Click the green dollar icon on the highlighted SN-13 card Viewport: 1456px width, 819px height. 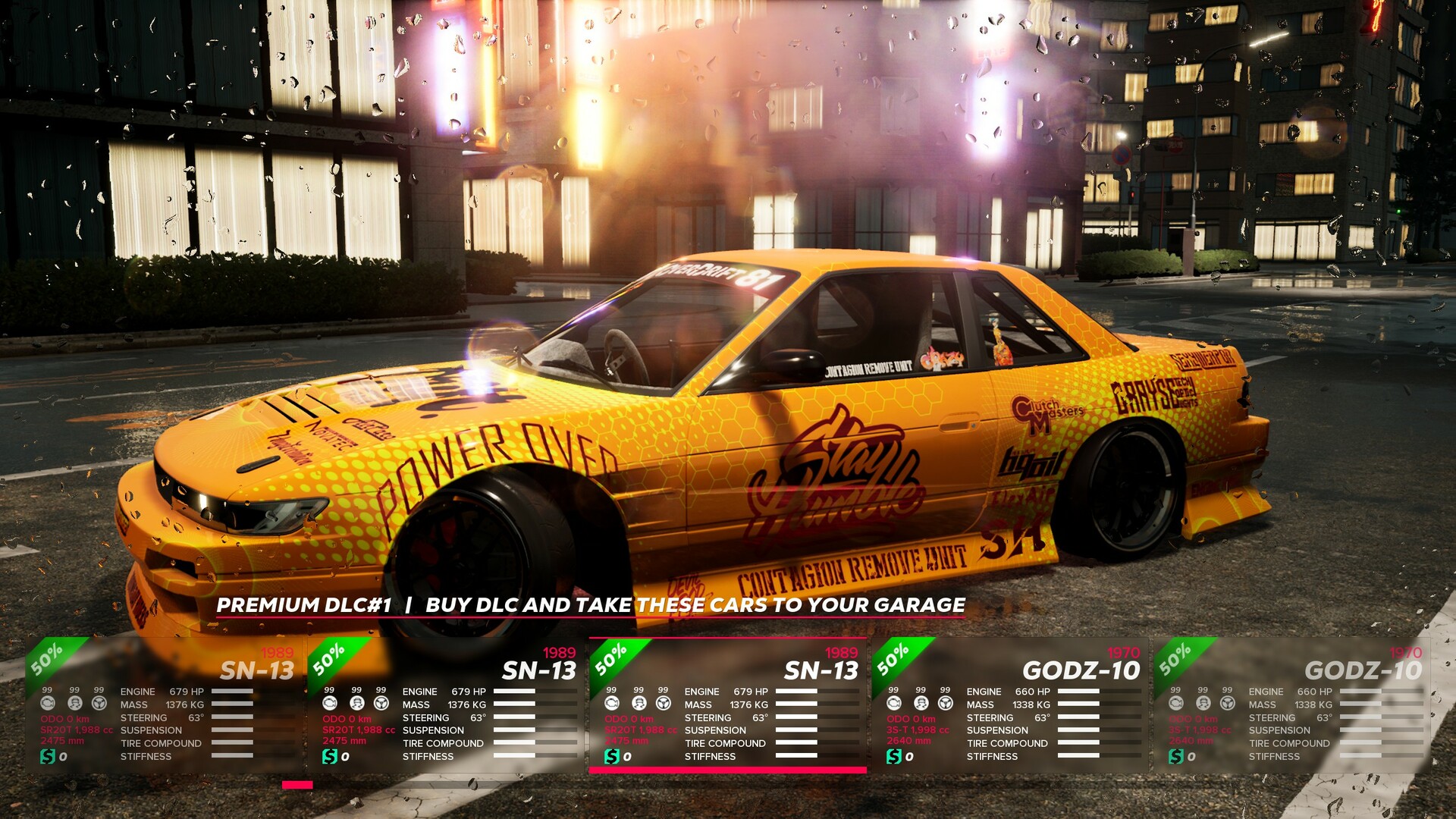click(613, 755)
